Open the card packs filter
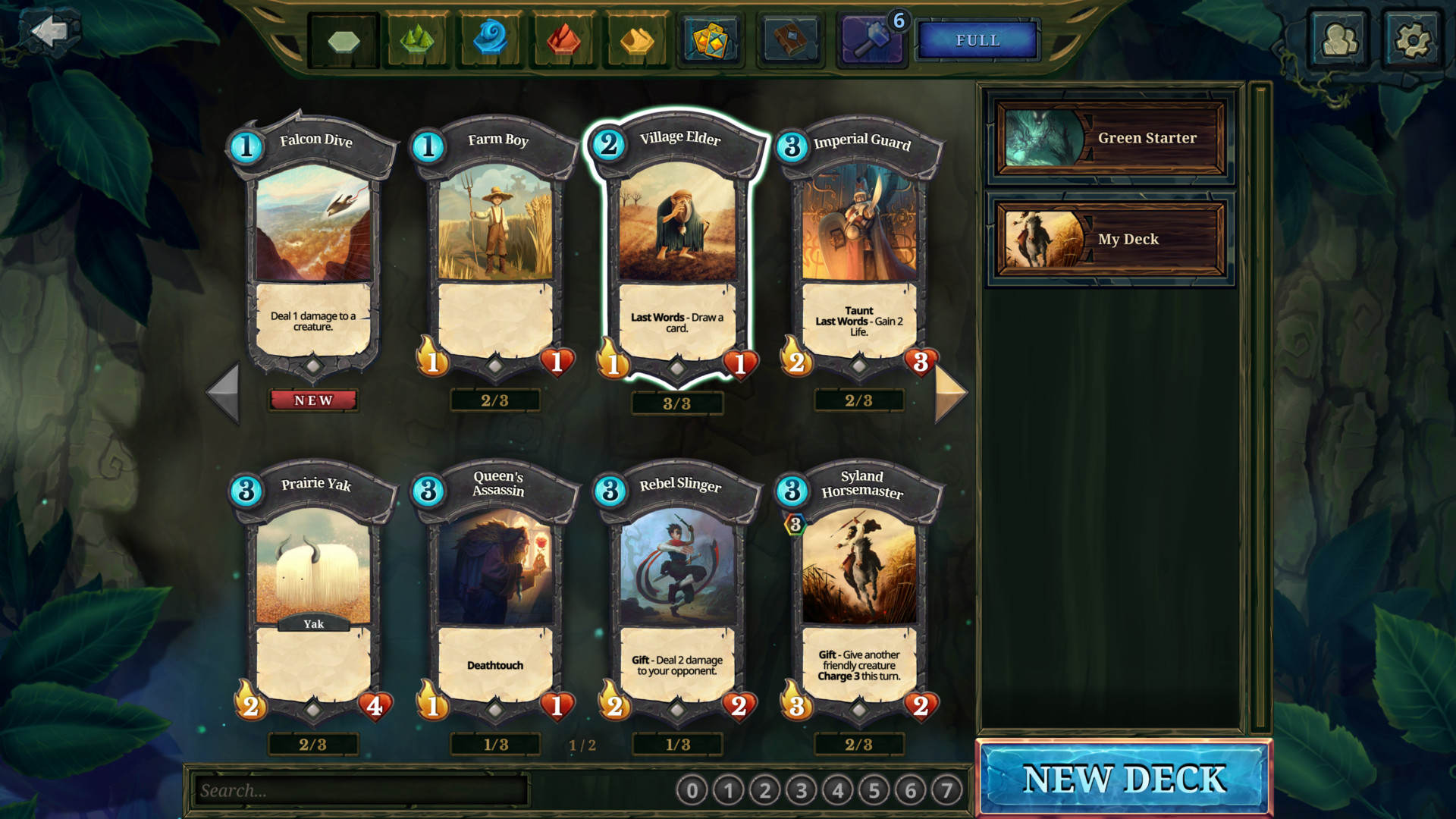This screenshot has height=819, width=1456. pyautogui.click(x=711, y=39)
